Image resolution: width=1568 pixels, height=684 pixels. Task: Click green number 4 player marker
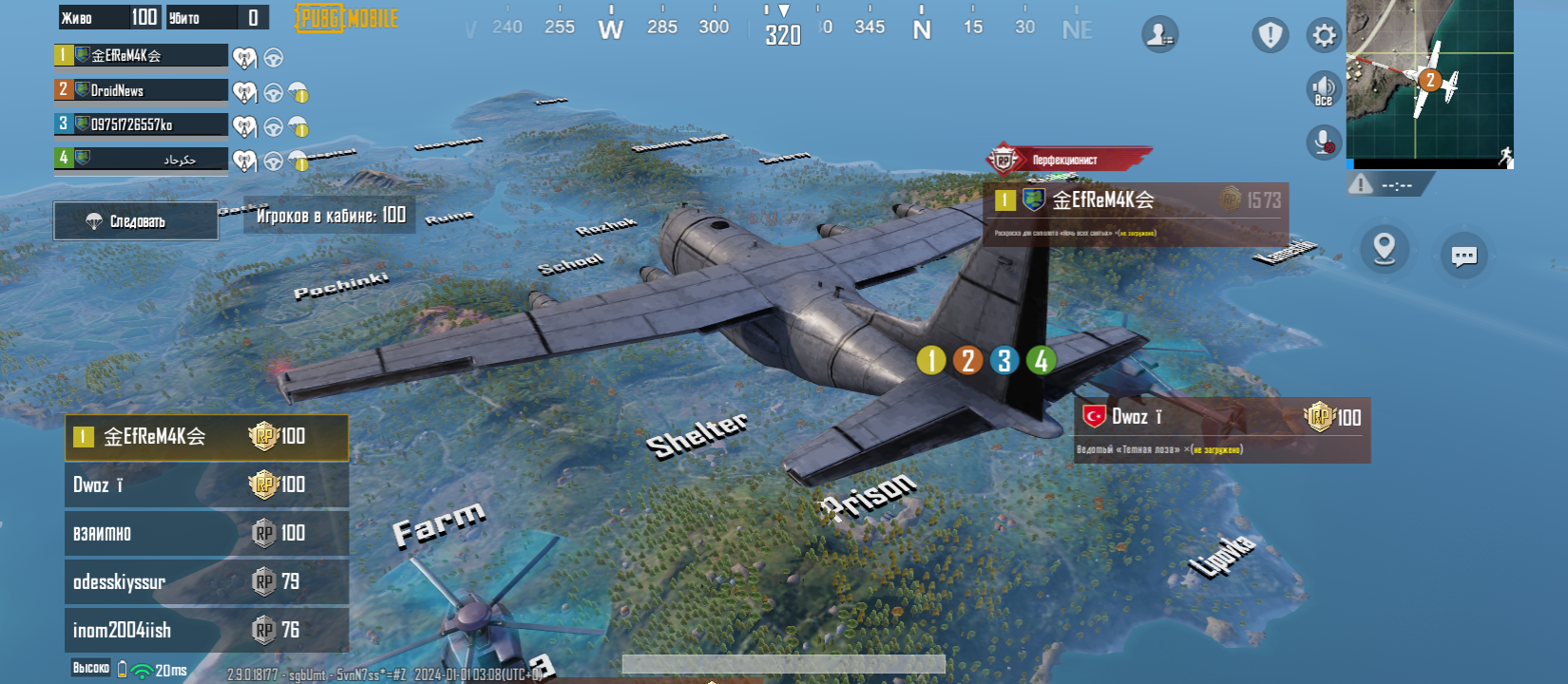[x=1041, y=360]
